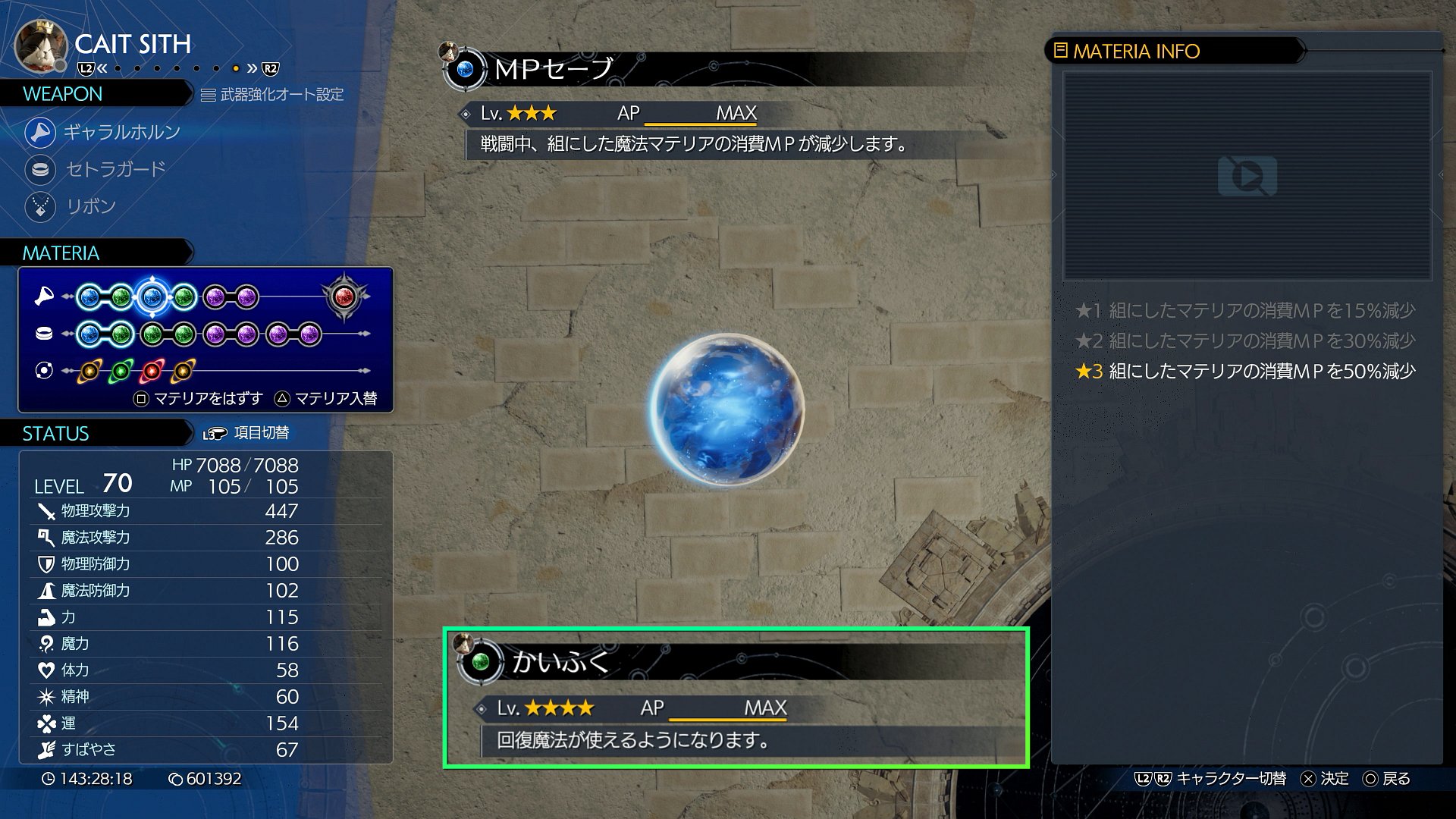
Task: Select the ギャラルホルン weapon entry
Action: (121, 132)
